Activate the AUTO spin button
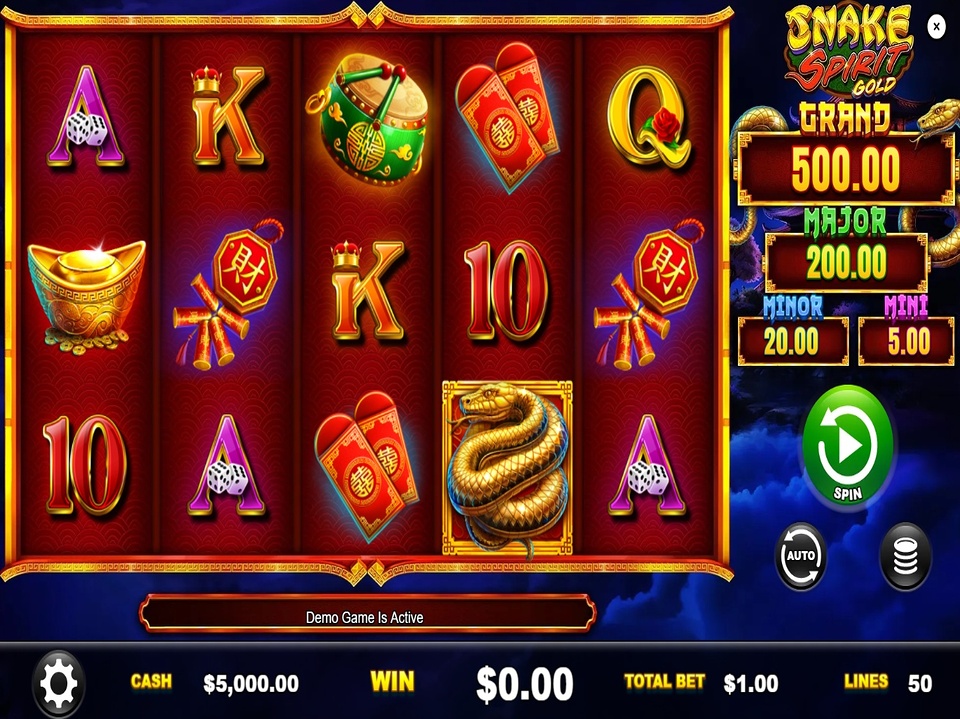This screenshot has width=960, height=719. point(801,556)
